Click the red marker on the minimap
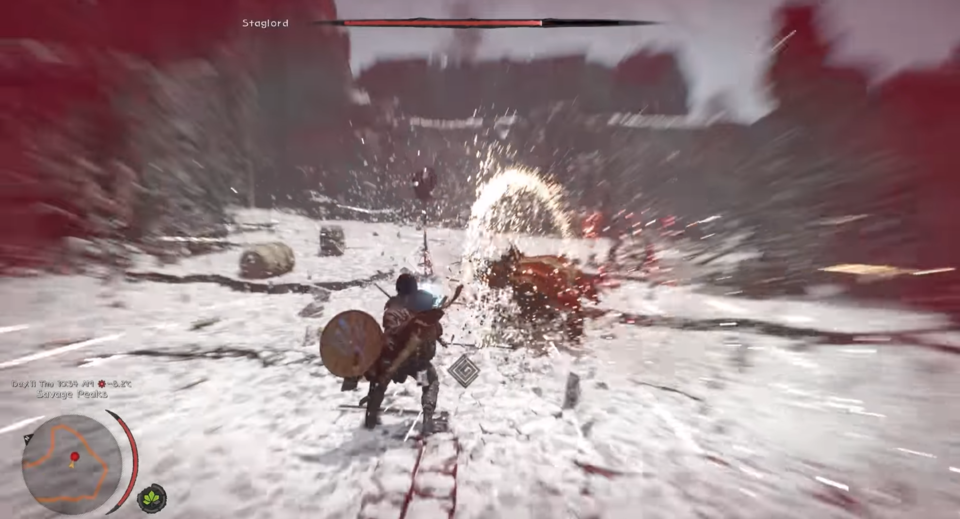 click(74, 458)
